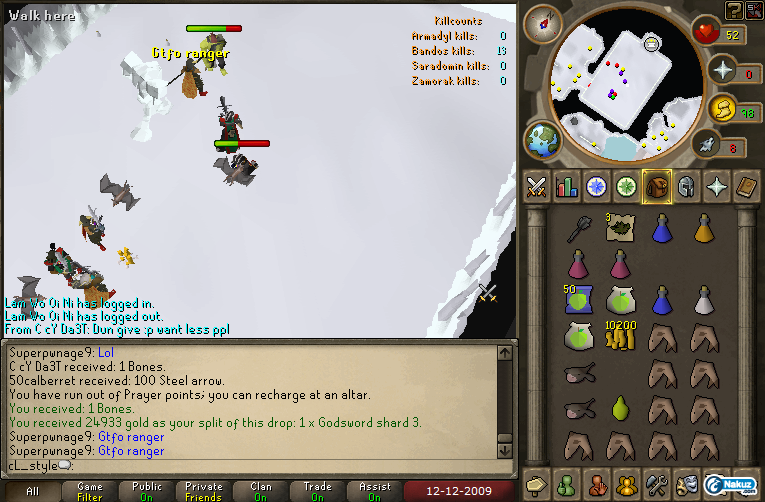Change the Private chat filter setting
Screen dimensions: 765x502
(204, 492)
